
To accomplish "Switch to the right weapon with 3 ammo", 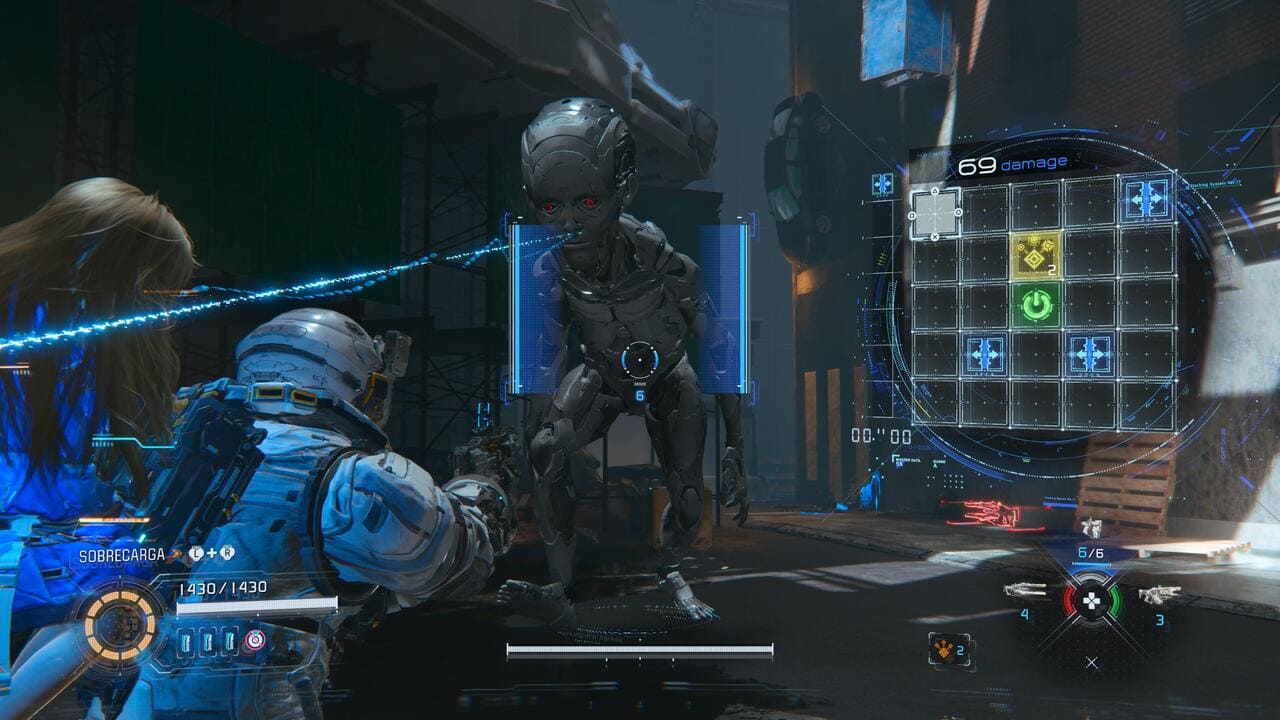I will pos(1158,594).
